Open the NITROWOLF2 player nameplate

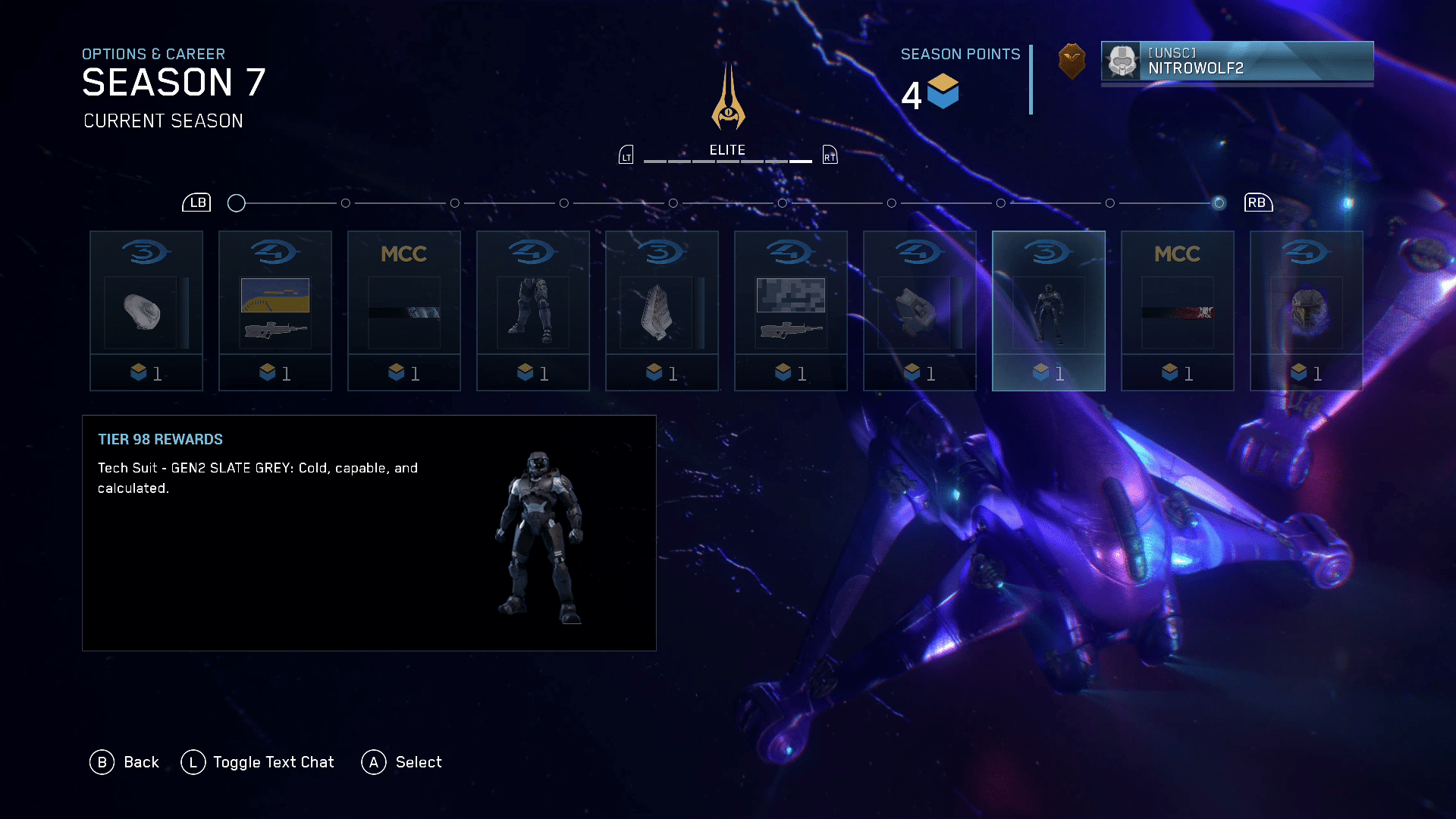click(1237, 61)
